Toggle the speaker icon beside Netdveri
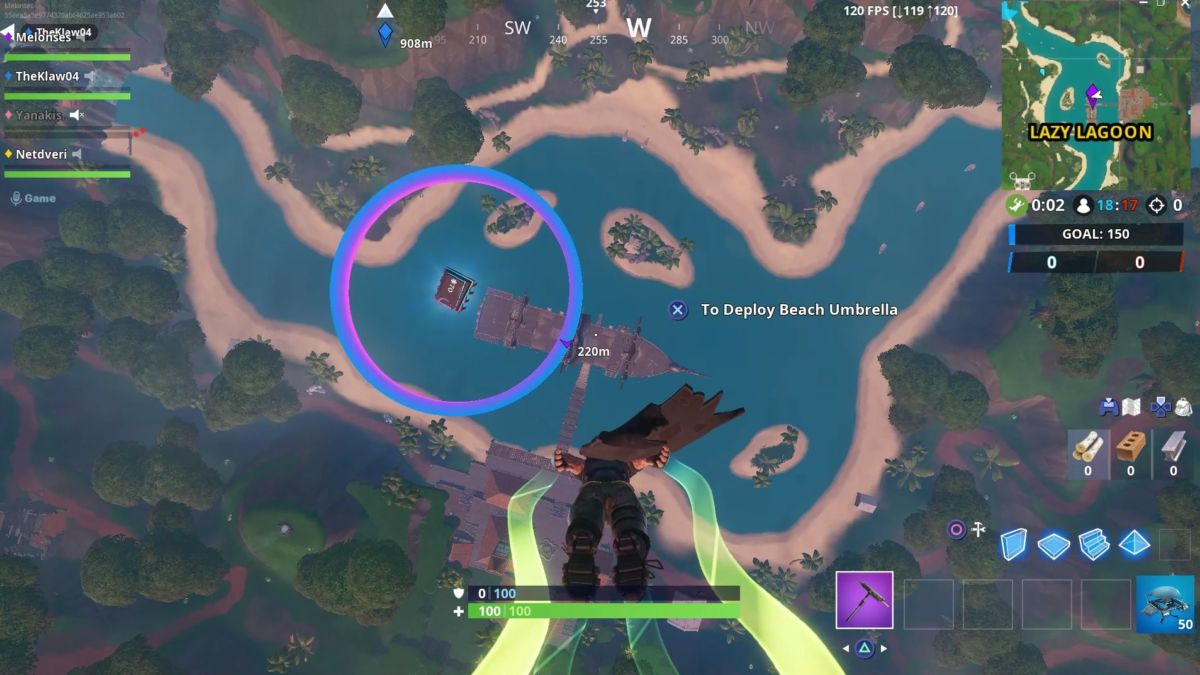 pyautogui.click(x=76, y=154)
